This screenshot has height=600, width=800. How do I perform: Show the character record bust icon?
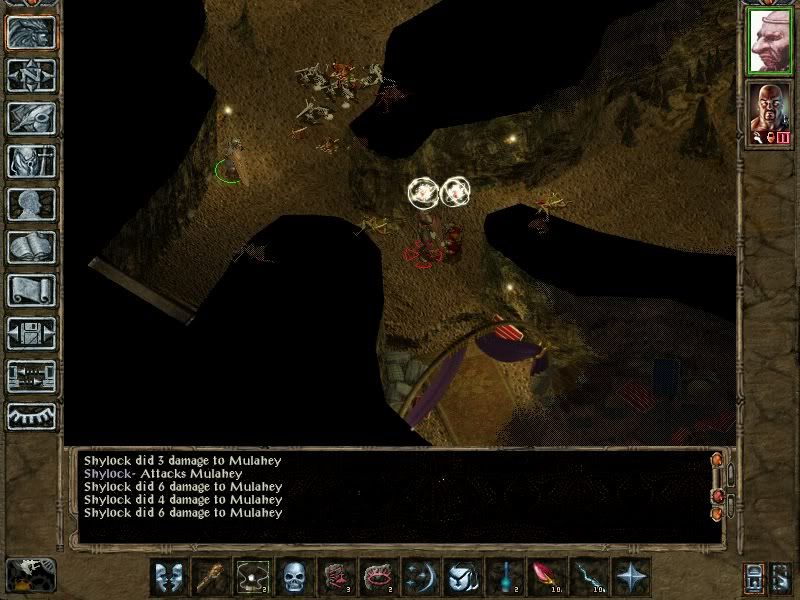[x=31, y=204]
